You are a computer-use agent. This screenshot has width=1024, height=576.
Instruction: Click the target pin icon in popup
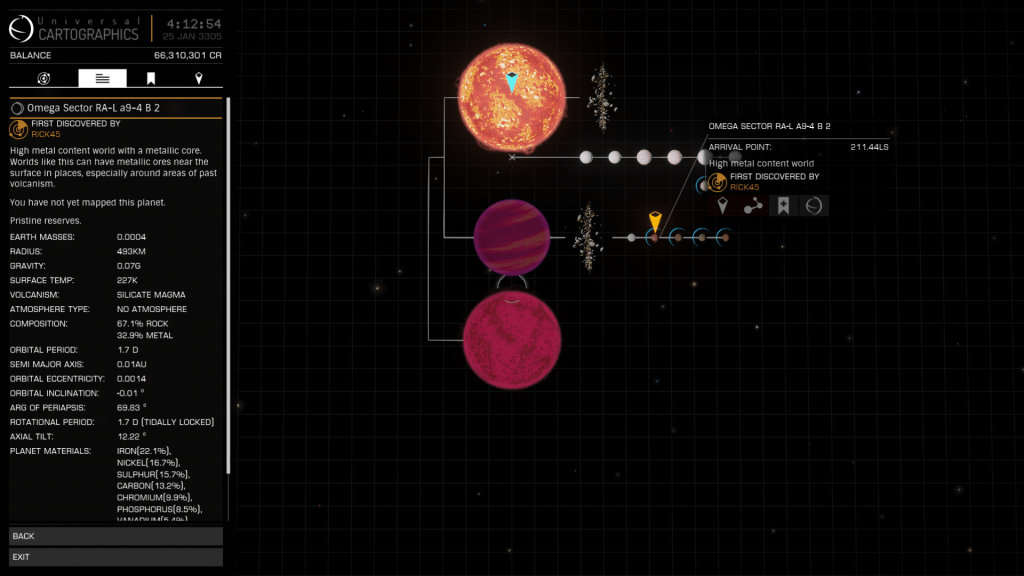pyautogui.click(x=724, y=206)
